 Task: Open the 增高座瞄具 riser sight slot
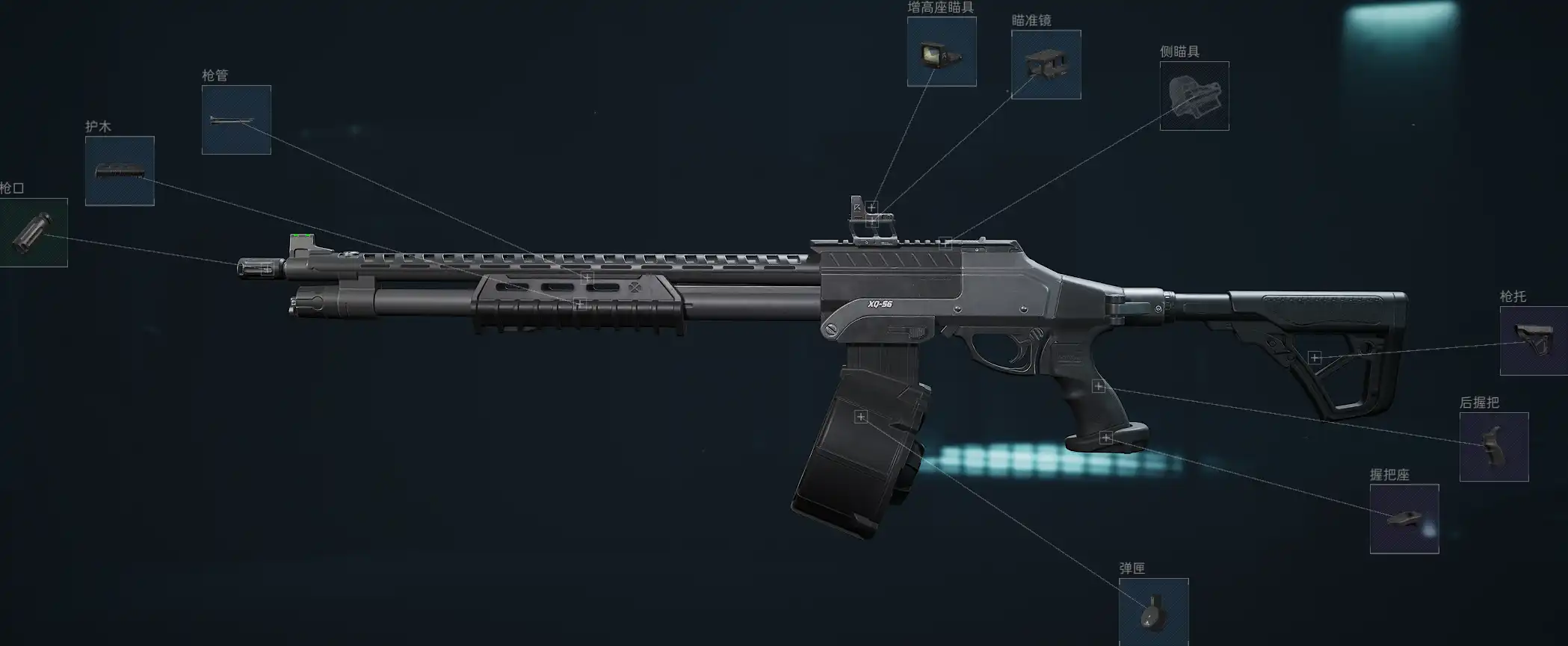(942, 52)
